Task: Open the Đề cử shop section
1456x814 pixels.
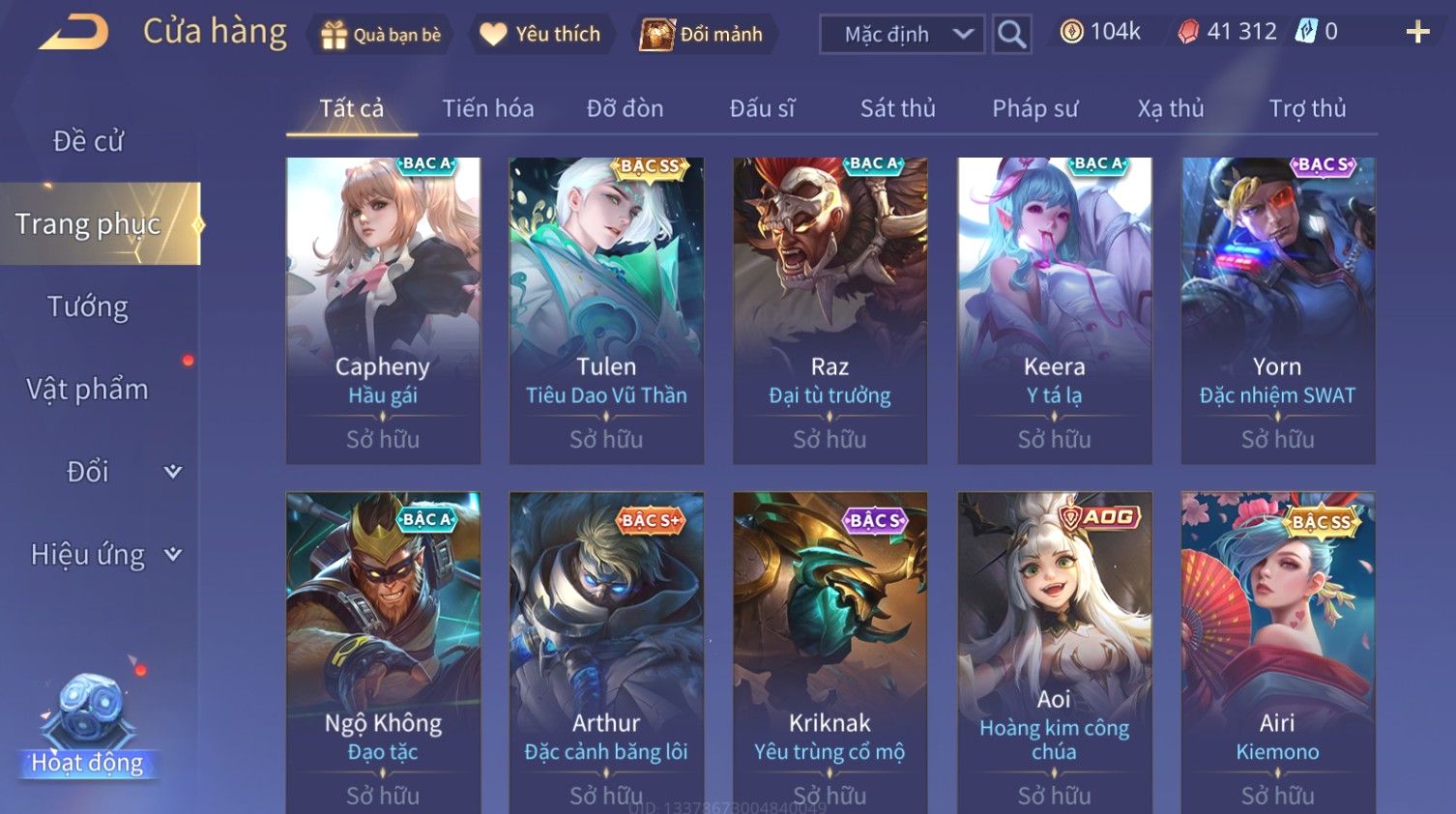Action: coord(88,141)
